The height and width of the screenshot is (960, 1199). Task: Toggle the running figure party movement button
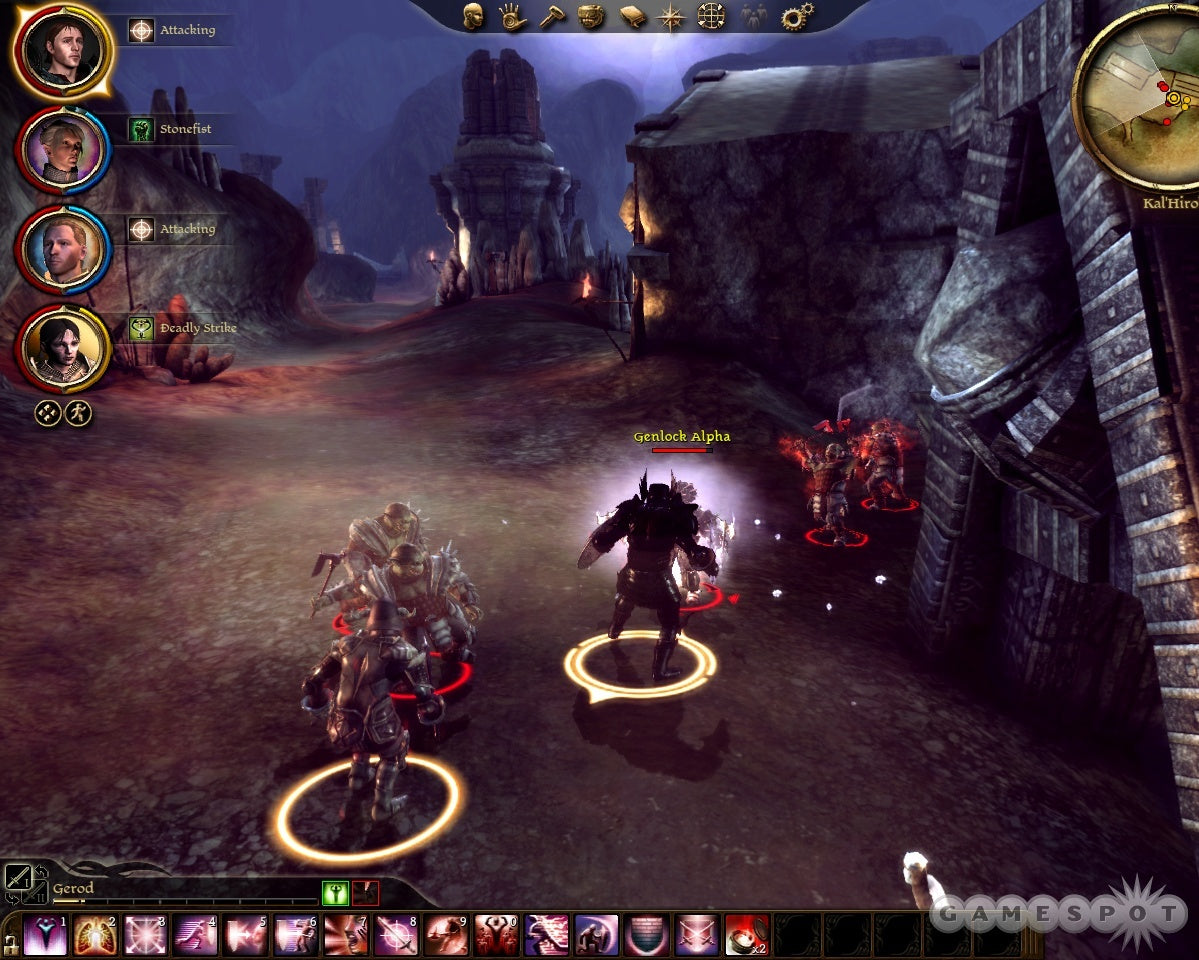(x=79, y=412)
